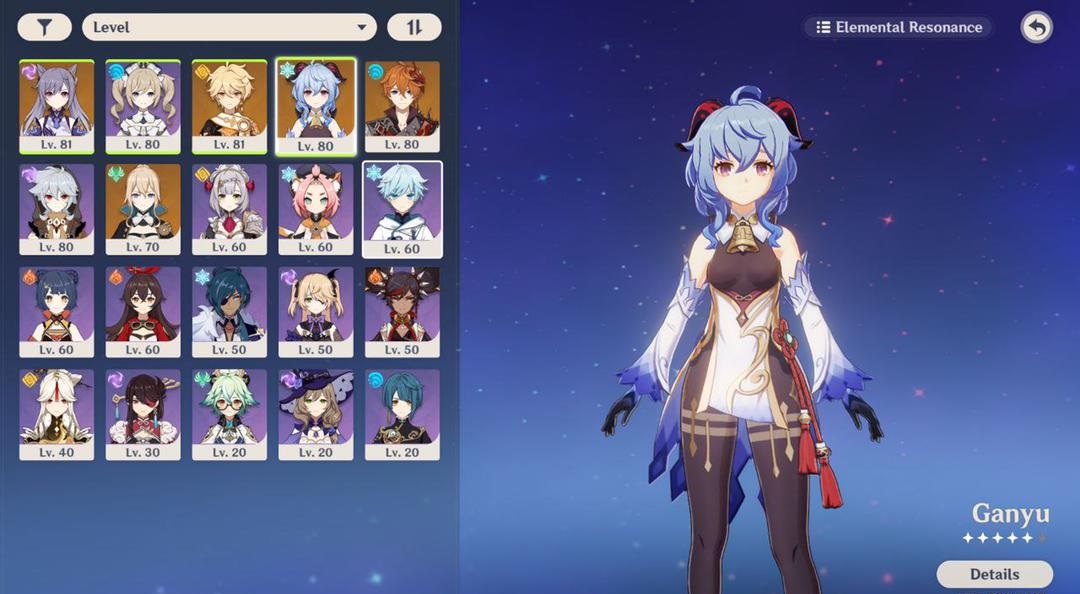1080x594 pixels.
Task: Pick Jean's Lv. 70 portrait
Action: point(143,208)
